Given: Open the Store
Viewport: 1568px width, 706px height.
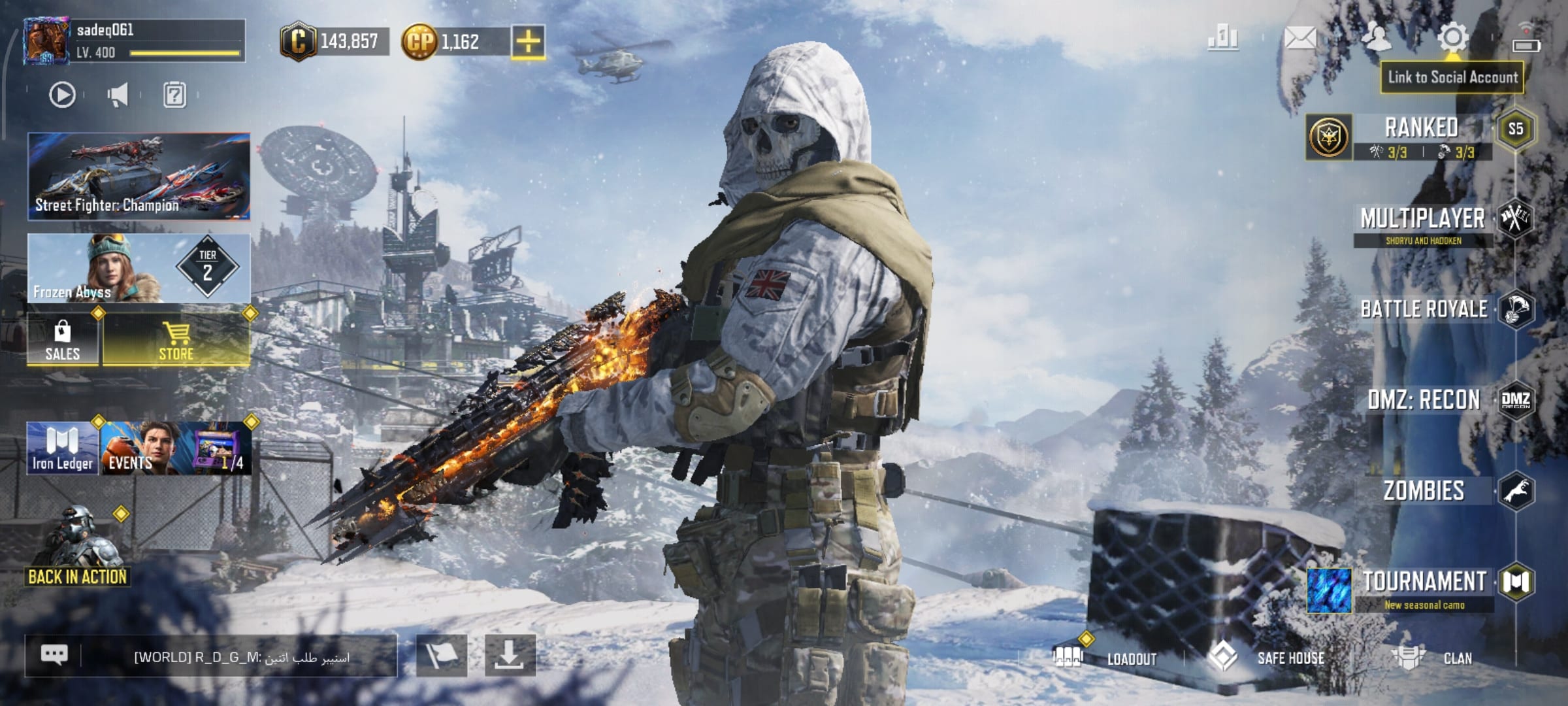Looking at the screenshot, I should [176, 340].
